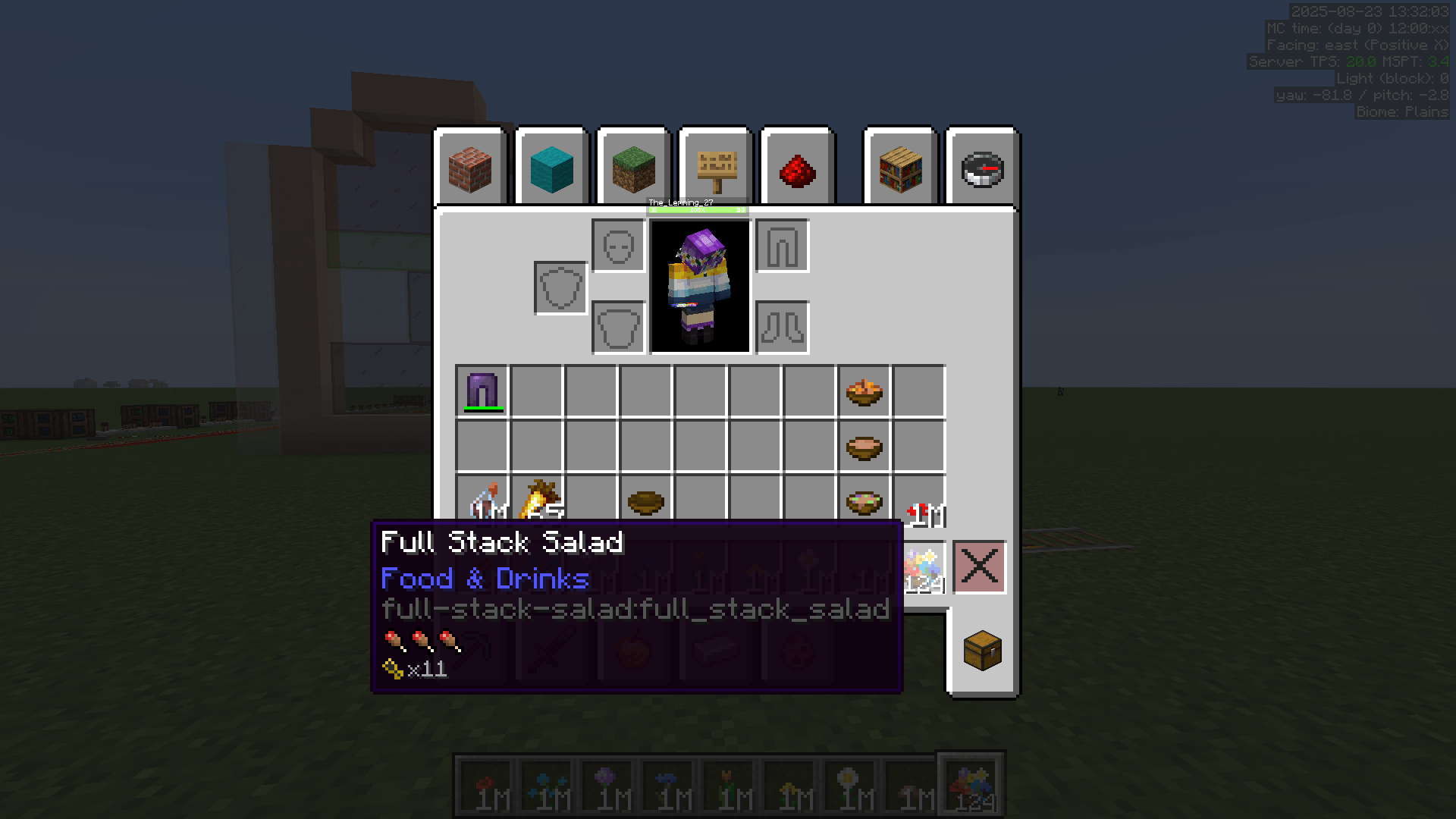Open the compass search tab
This screenshot has width=1456, height=819.
point(981,168)
